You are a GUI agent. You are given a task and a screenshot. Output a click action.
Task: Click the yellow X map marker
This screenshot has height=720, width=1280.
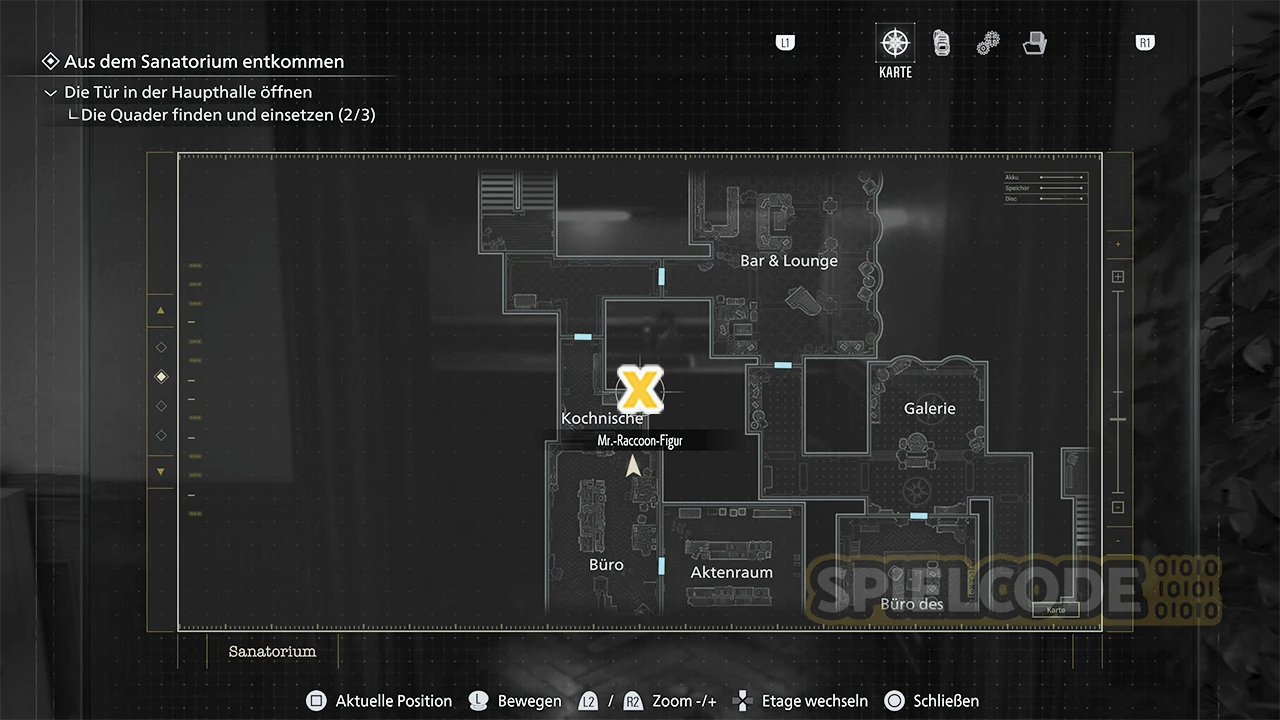tap(639, 389)
